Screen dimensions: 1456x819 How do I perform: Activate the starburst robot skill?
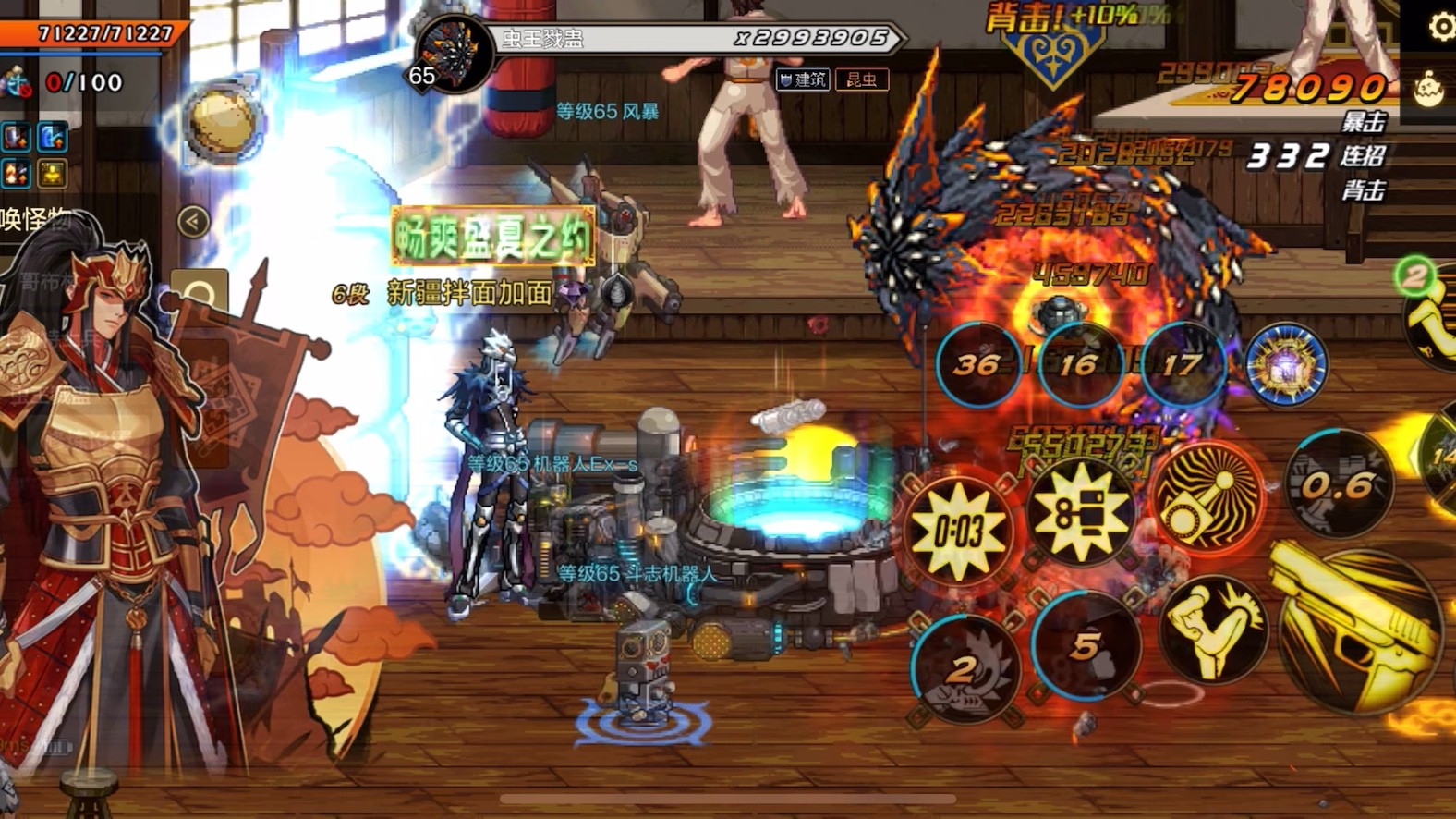click(1080, 511)
